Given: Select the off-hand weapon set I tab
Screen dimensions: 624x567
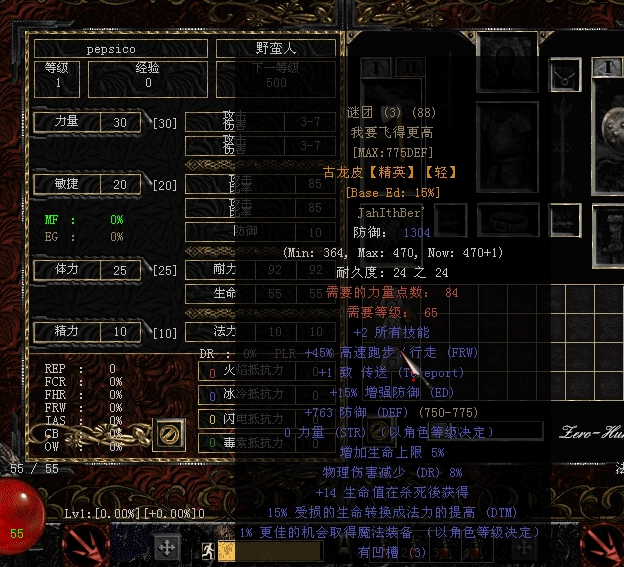Looking at the screenshot, I should click(x=606, y=67).
